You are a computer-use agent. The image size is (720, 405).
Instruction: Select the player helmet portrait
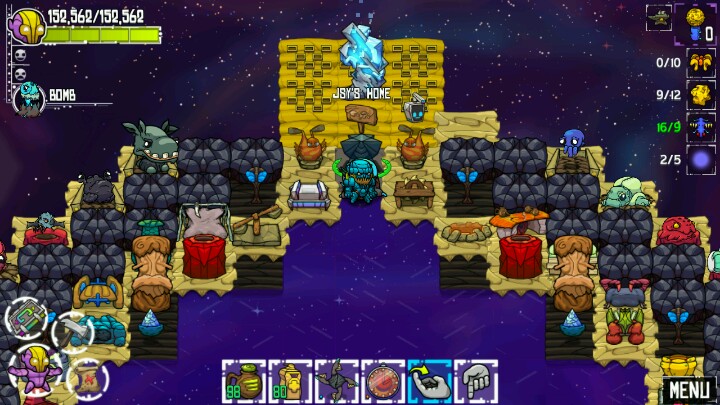(x=26, y=27)
